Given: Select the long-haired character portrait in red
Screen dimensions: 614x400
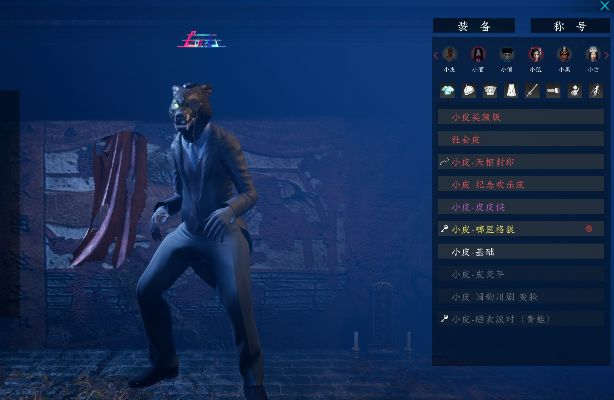Looking at the screenshot, I should (479, 54).
